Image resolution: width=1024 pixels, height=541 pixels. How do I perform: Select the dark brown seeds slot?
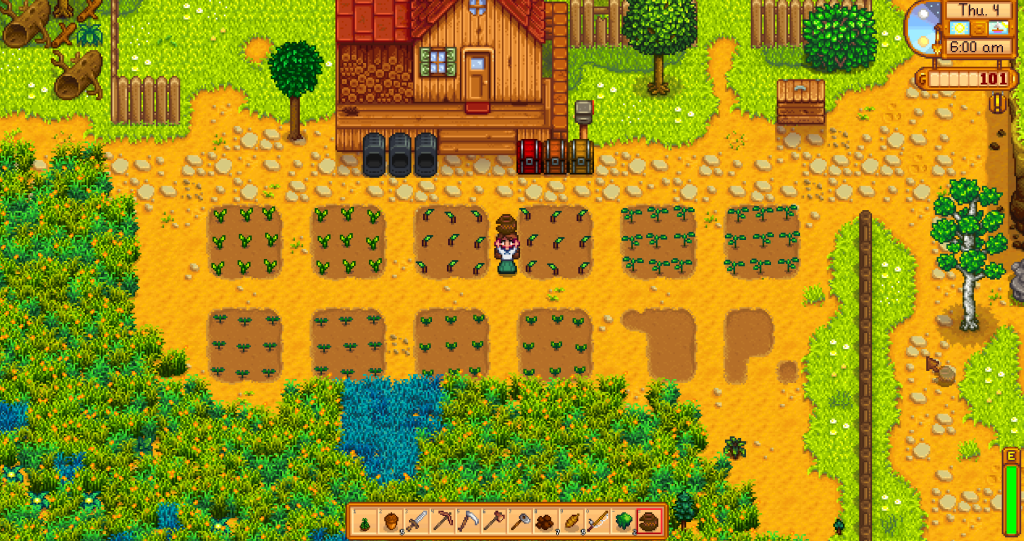pyautogui.click(x=547, y=521)
